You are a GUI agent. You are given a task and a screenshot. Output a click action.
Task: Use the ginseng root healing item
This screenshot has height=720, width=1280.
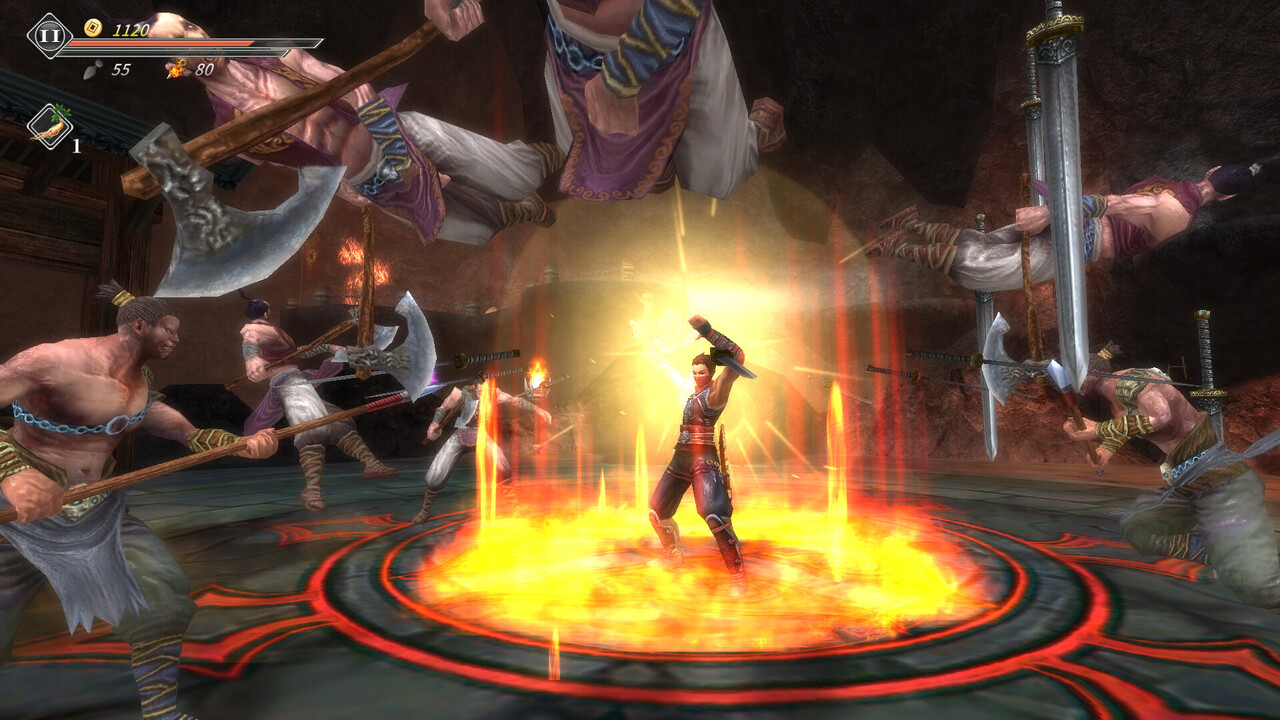[x=49, y=126]
